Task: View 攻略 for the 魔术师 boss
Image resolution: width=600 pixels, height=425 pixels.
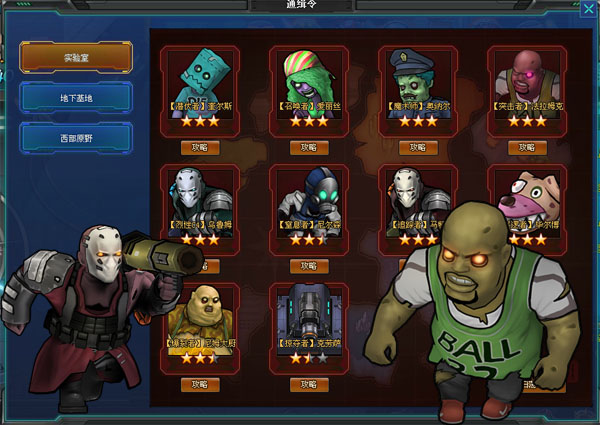Action: (x=418, y=147)
